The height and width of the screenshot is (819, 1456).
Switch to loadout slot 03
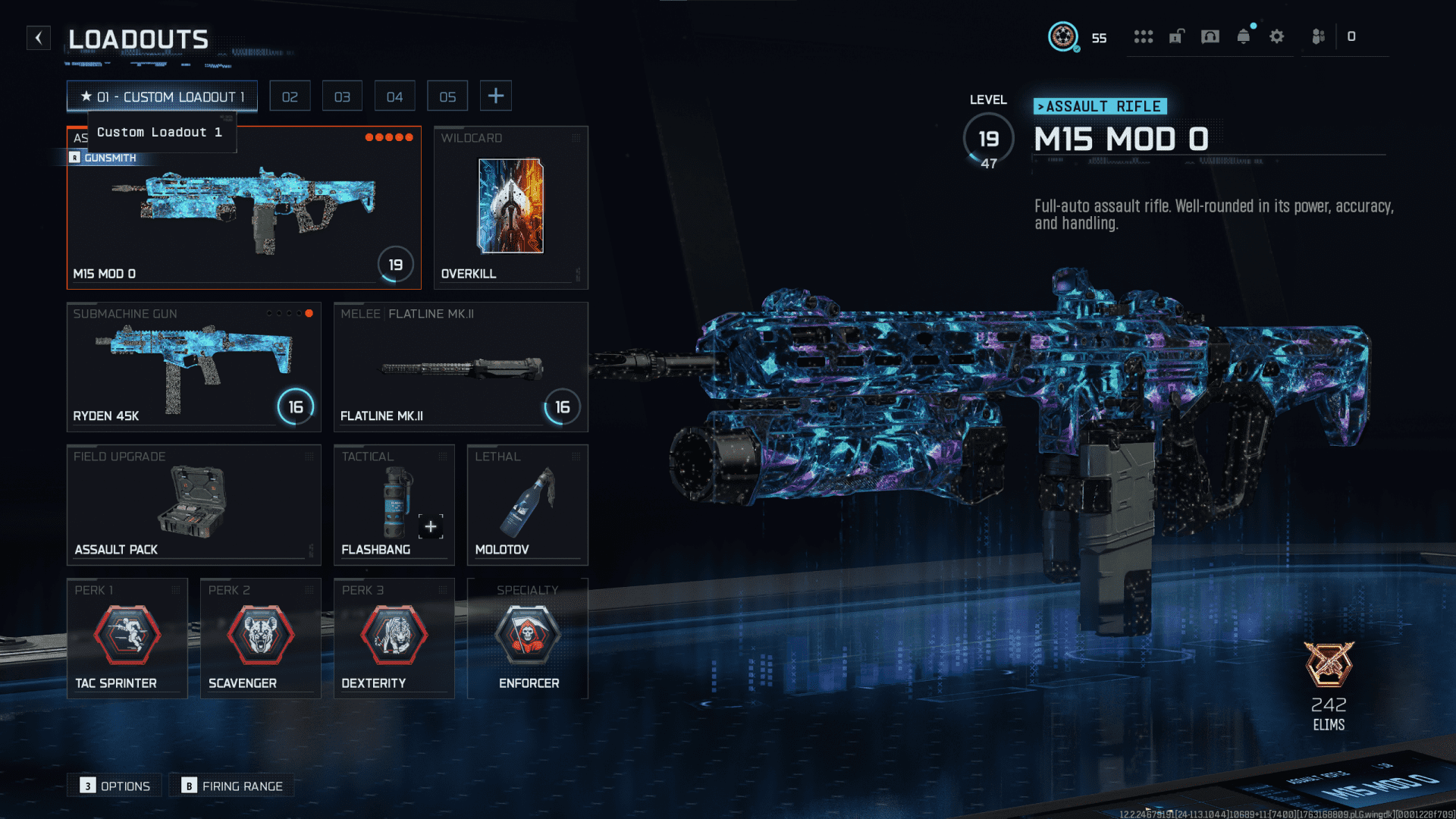(x=342, y=96)
